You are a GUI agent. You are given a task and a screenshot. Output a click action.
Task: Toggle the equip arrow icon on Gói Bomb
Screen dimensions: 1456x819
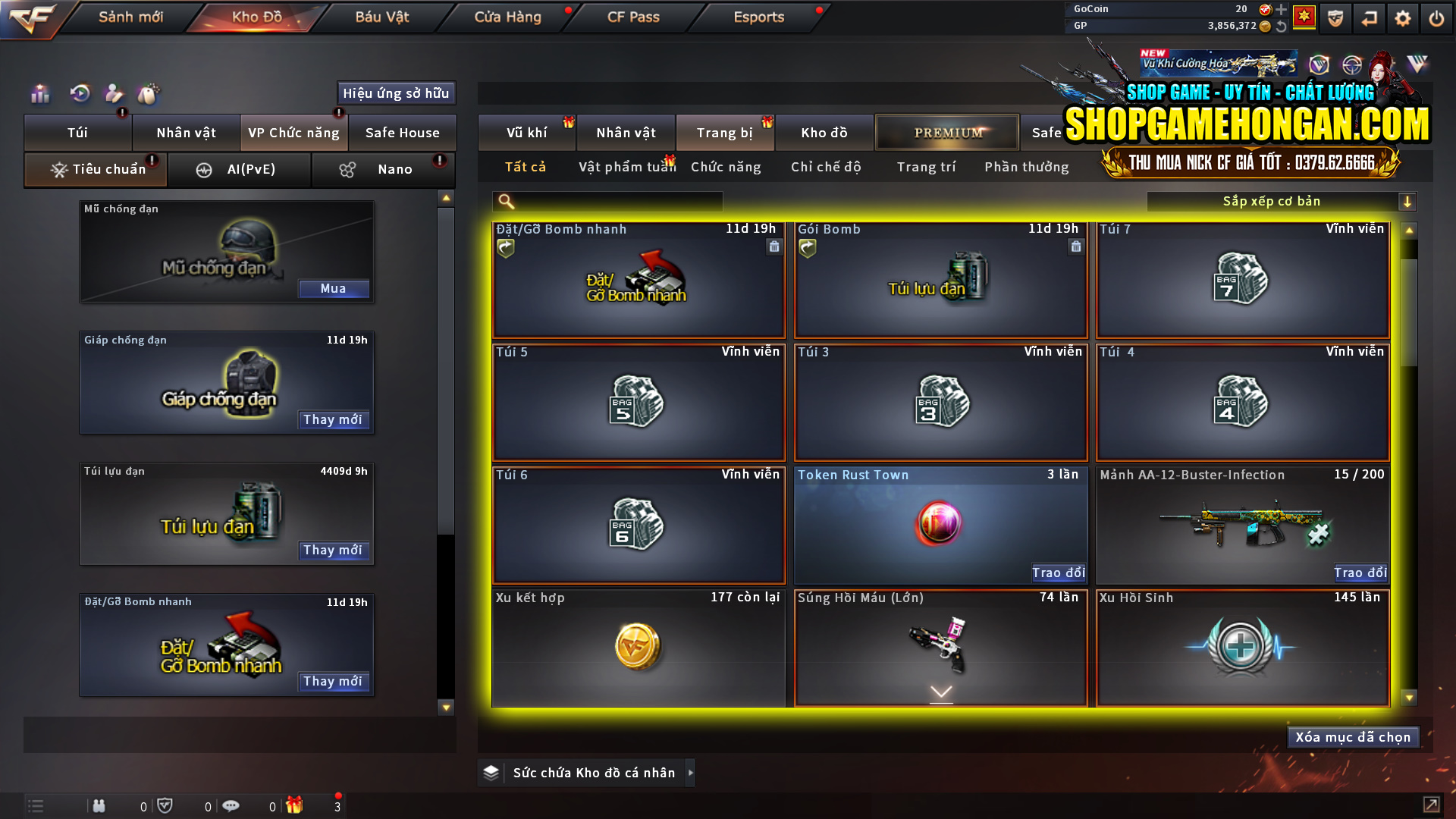click(807, 247)
